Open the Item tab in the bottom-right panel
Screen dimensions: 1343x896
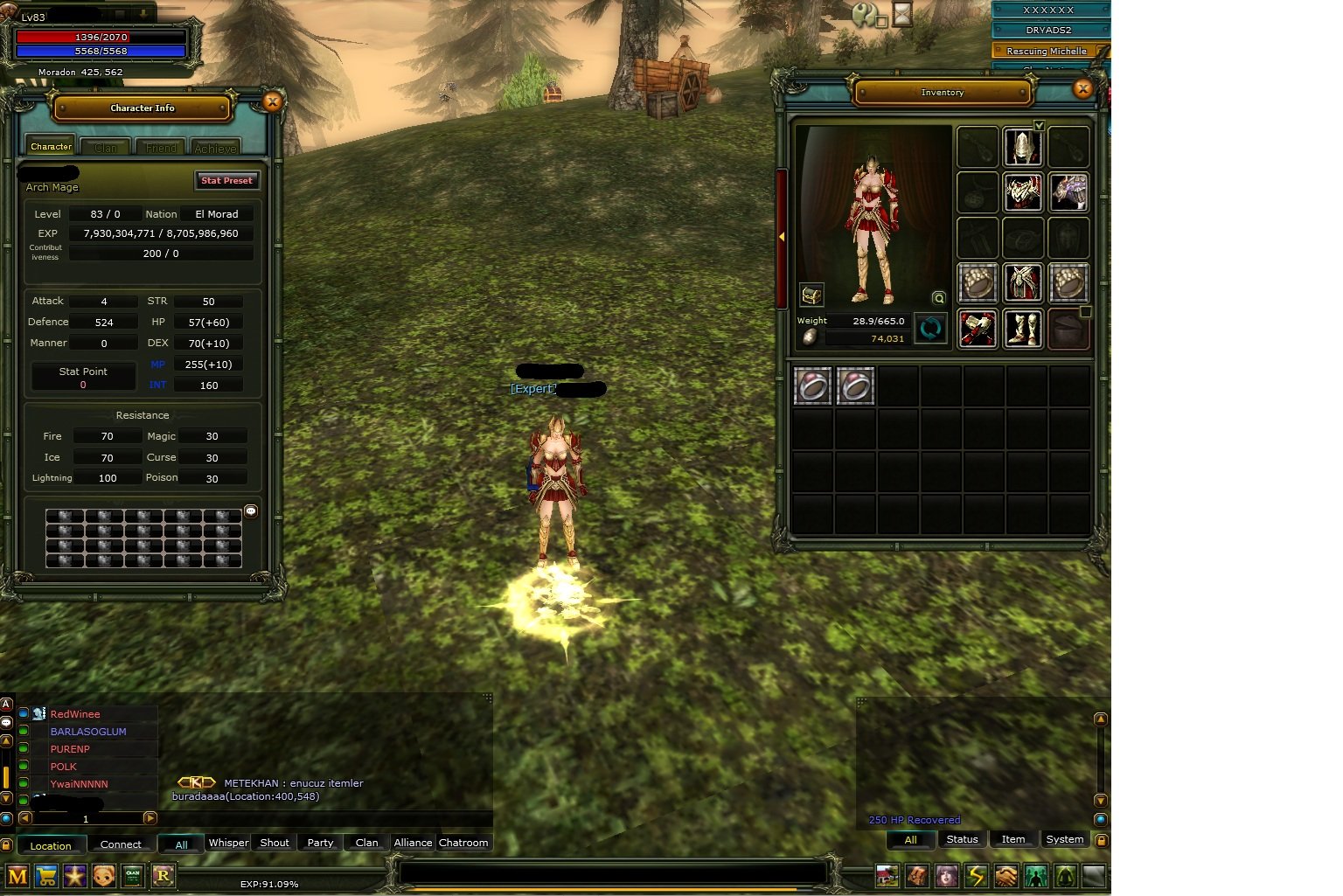tap(1012, 839)
